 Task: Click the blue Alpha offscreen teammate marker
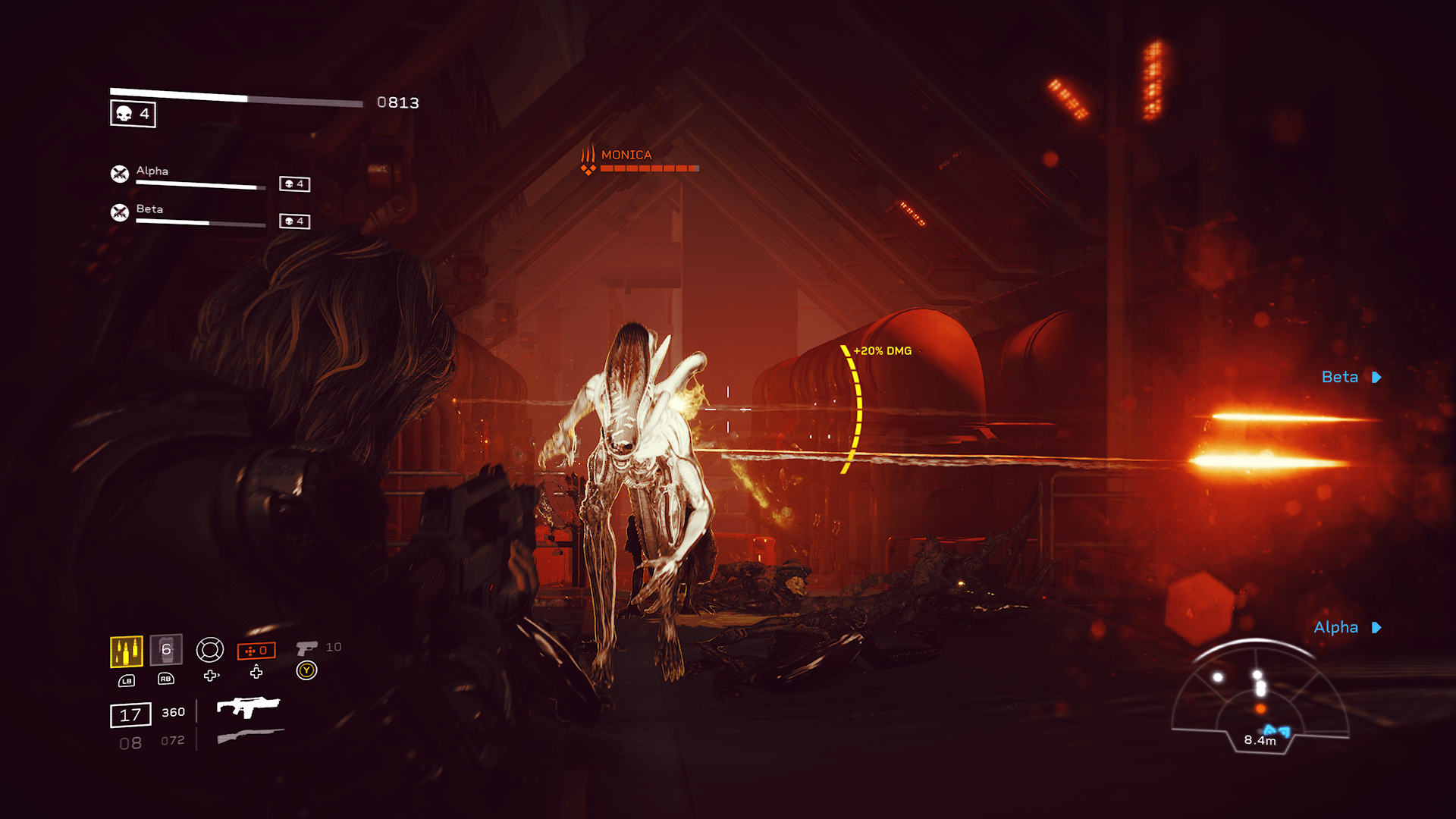[1347, 627]
